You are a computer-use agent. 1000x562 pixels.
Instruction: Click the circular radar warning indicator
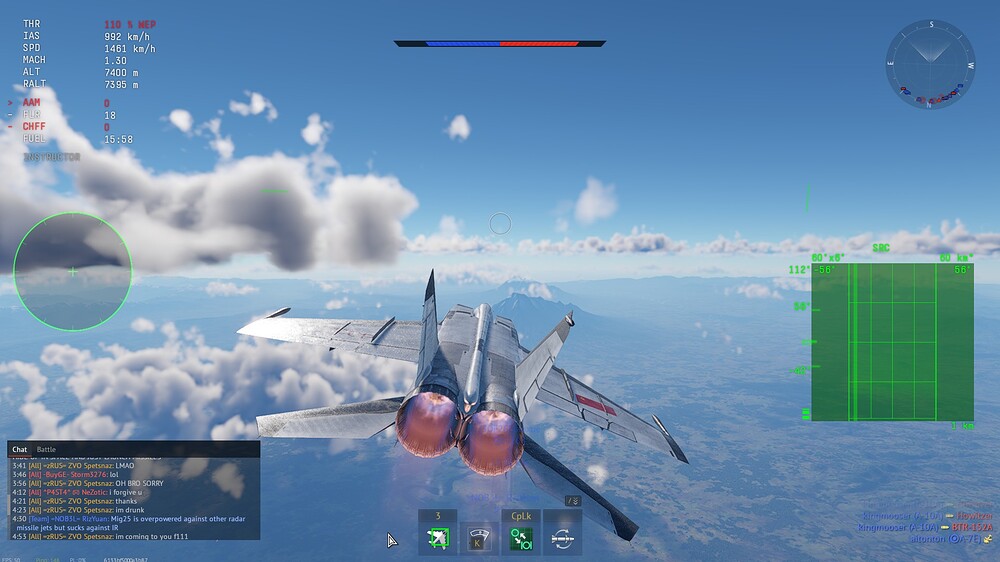click(72, 271)
